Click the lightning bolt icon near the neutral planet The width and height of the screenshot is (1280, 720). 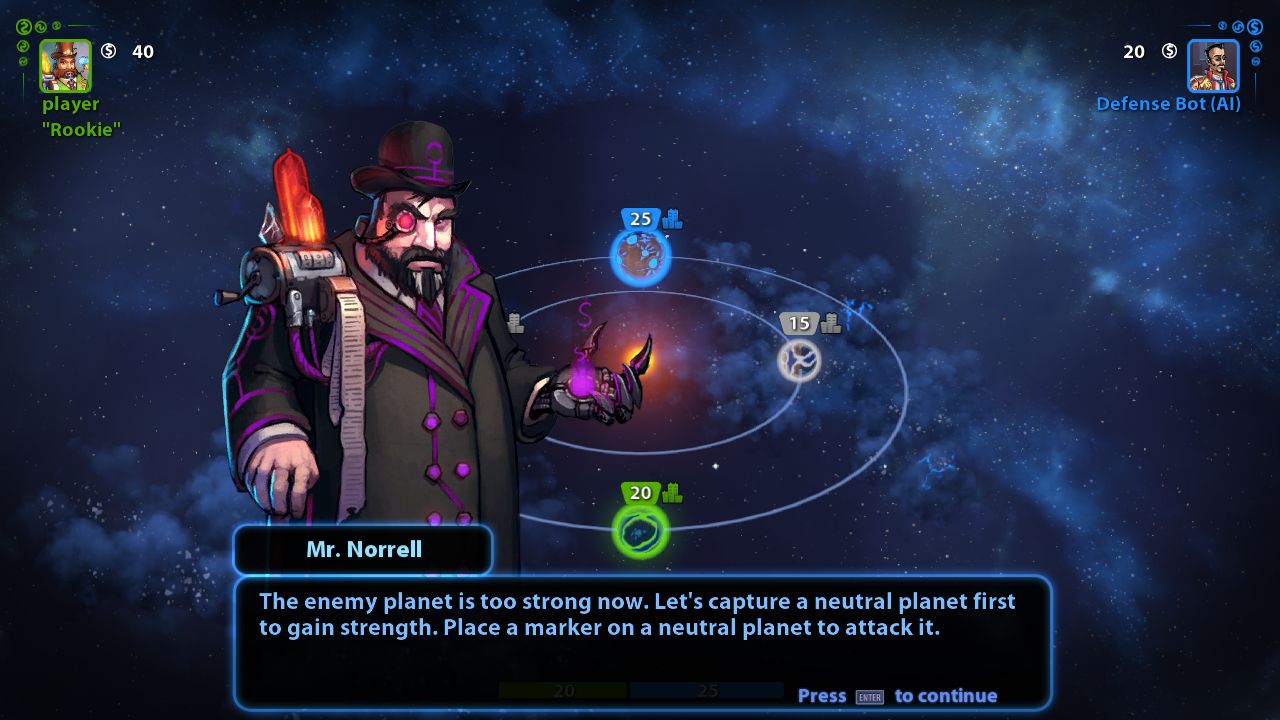pyautogui.click(x=855, y=310)
